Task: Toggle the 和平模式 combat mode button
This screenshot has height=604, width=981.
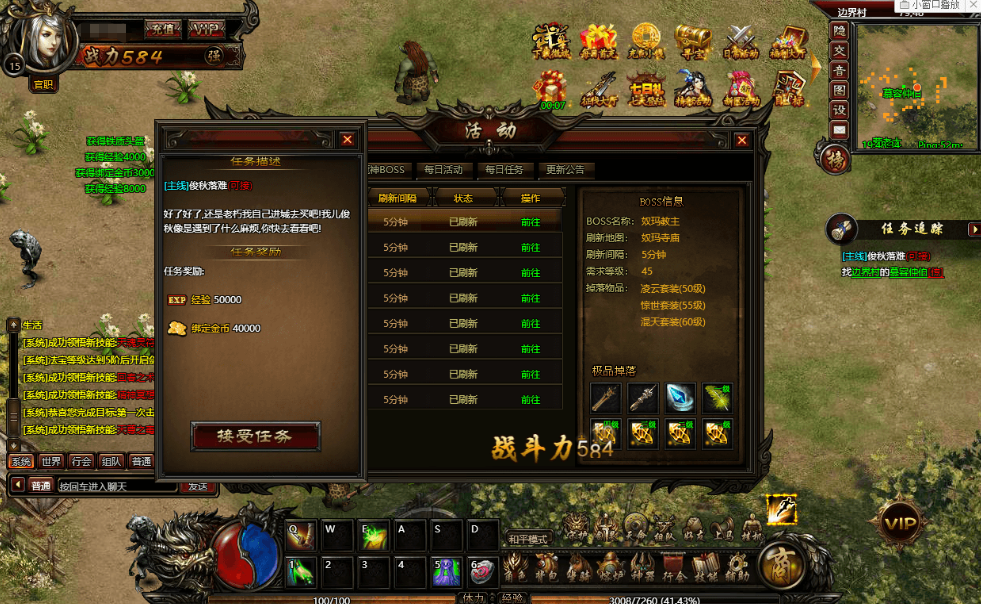Action: click(528, 539)
